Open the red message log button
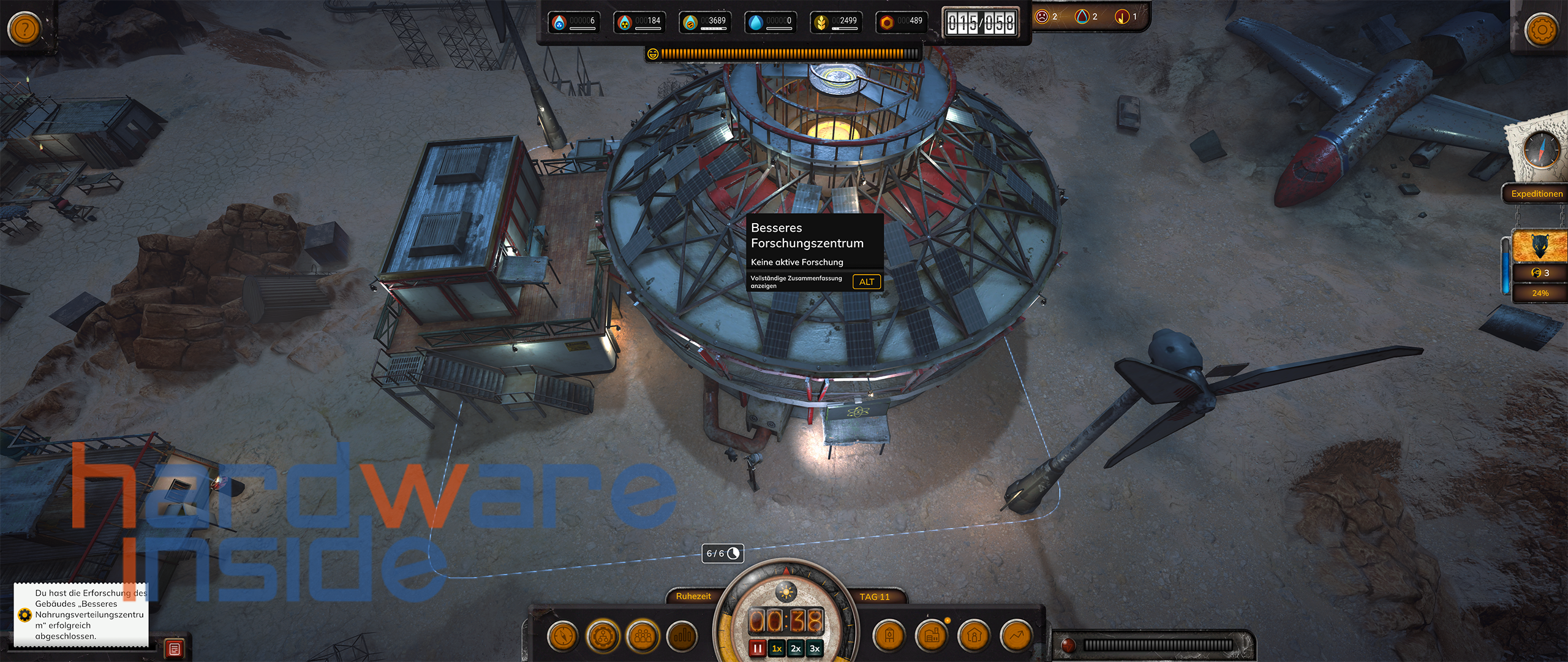This screenshot has height=662, width=1568. 175,649
